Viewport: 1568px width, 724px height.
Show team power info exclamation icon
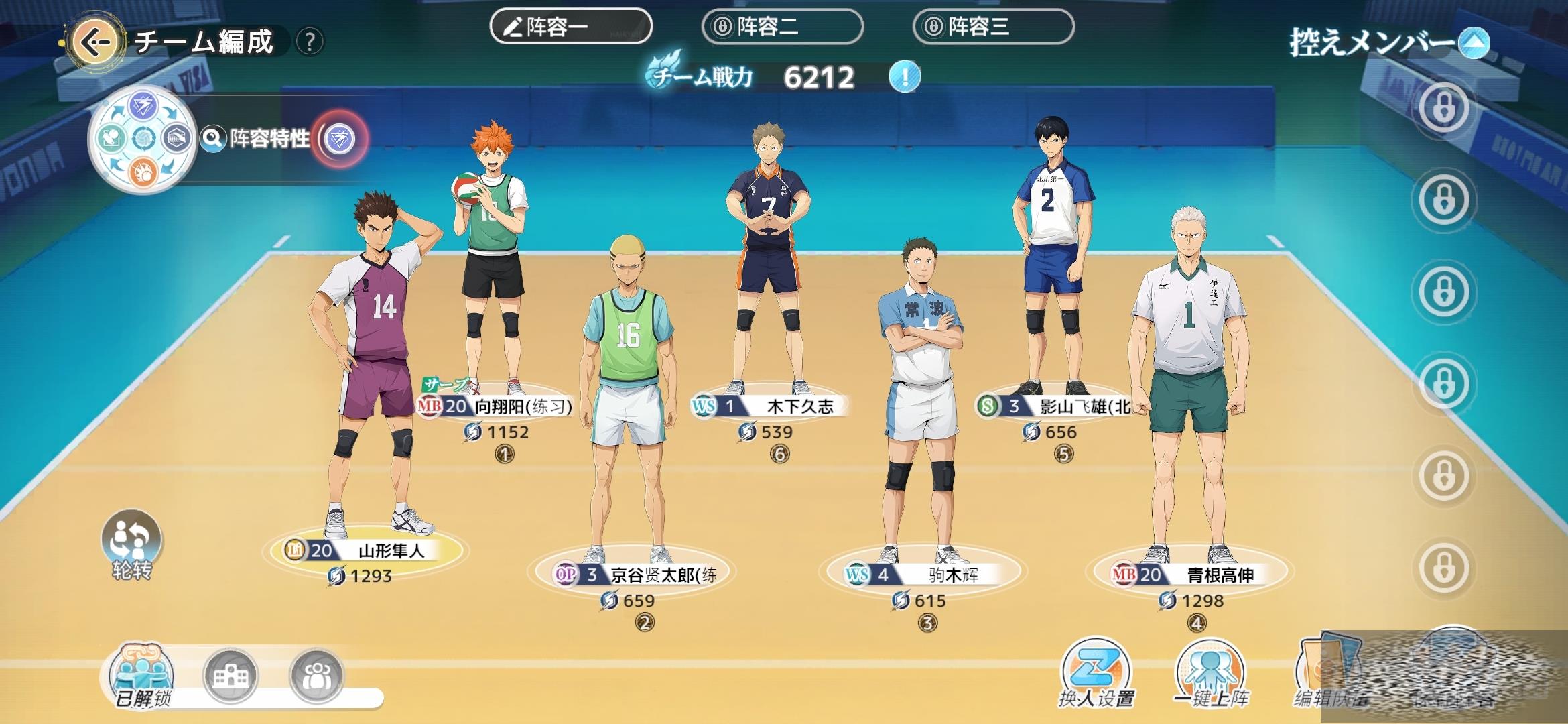905,78
